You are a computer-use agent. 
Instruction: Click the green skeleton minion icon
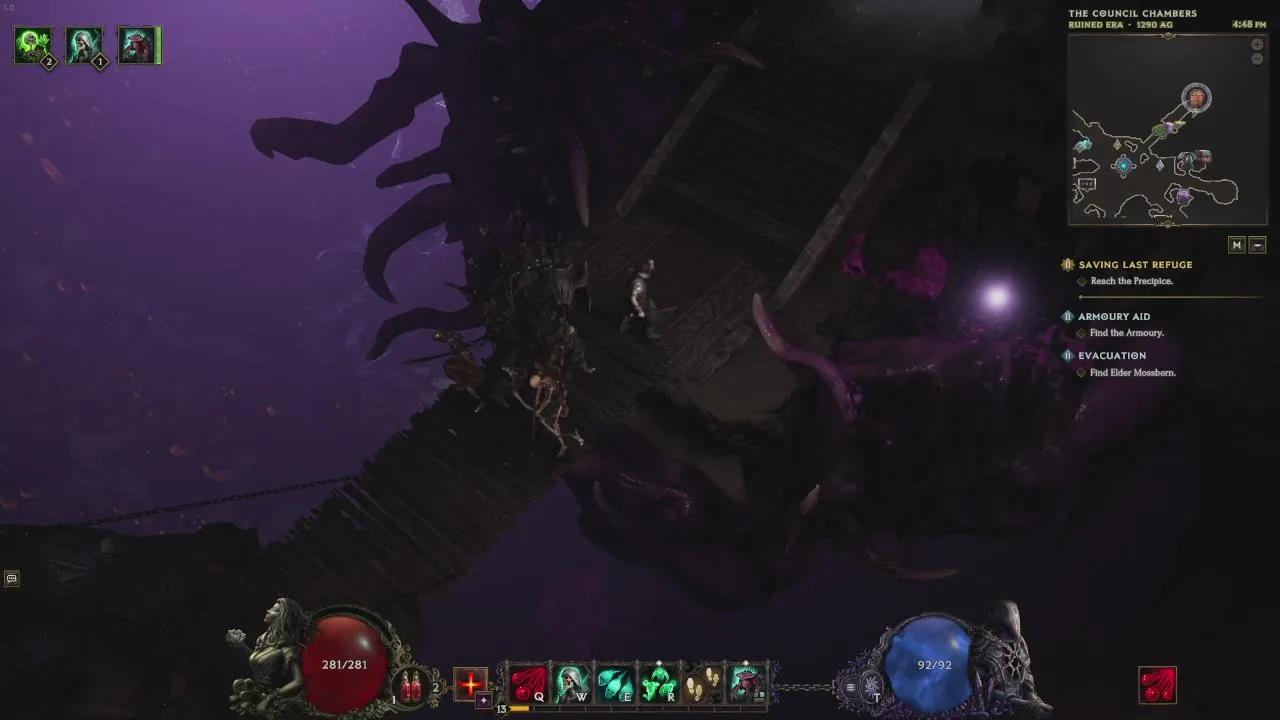click(x=33, y=46)
